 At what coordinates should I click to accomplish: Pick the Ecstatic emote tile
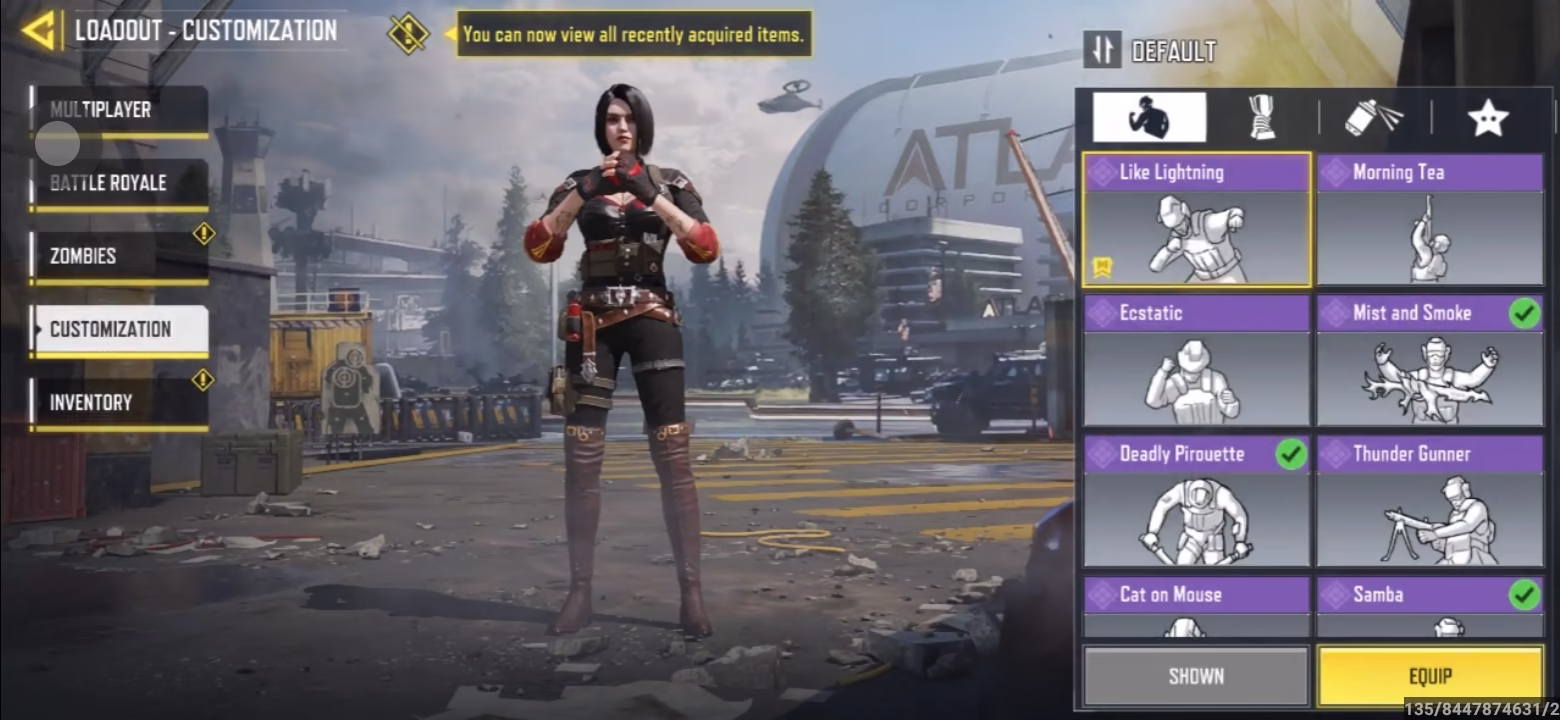click(1196, 361)
